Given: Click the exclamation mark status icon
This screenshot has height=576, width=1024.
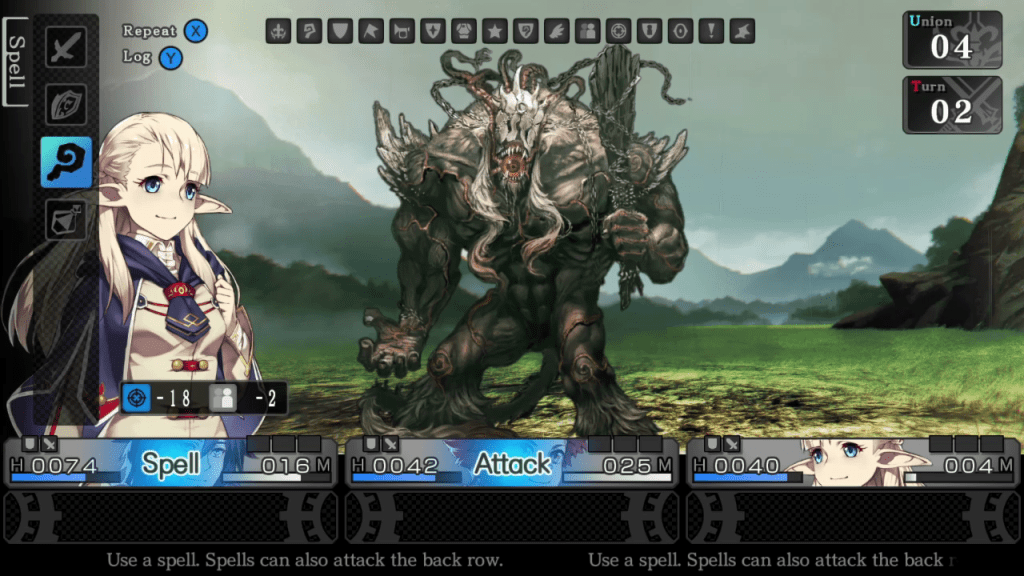Looking at the screenshot, I should (711, 31).
